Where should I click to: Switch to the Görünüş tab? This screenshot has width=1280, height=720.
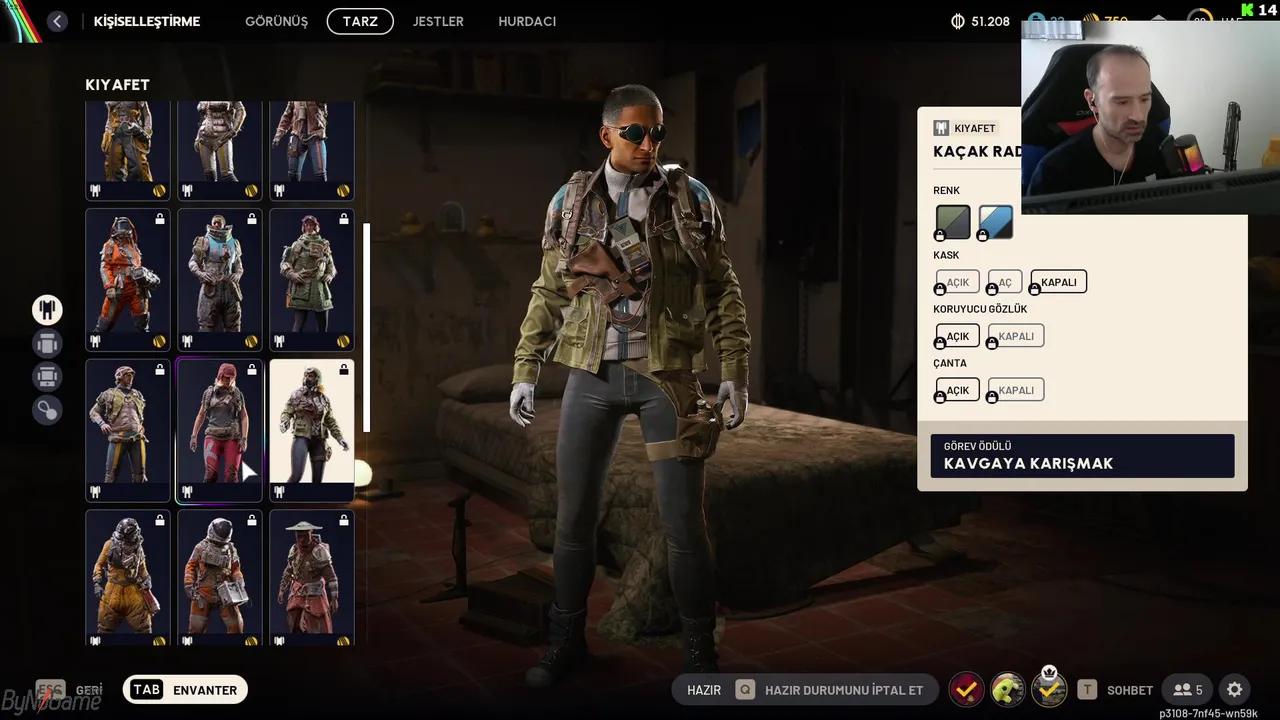[276, 21]
